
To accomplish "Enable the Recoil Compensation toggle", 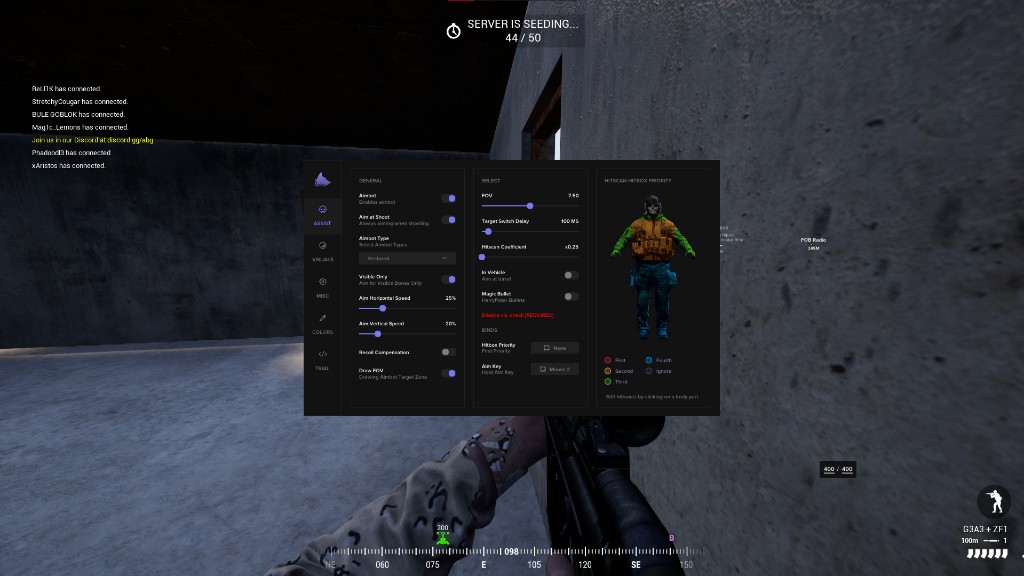I will [x=448, y=352].
